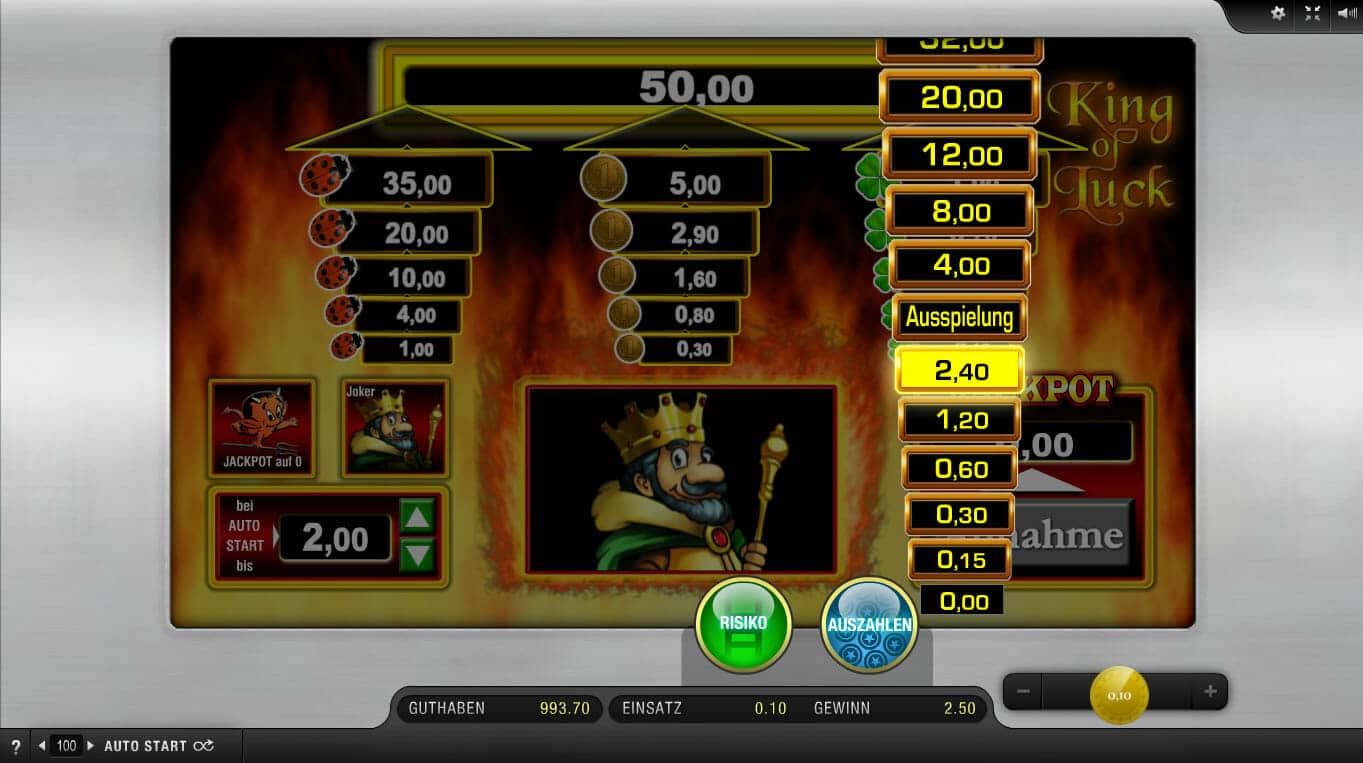The height and width of the screenshot is (763, 1363).
Task: Gamble the win with the green Risiko button
Action: (x=743, y=625)
